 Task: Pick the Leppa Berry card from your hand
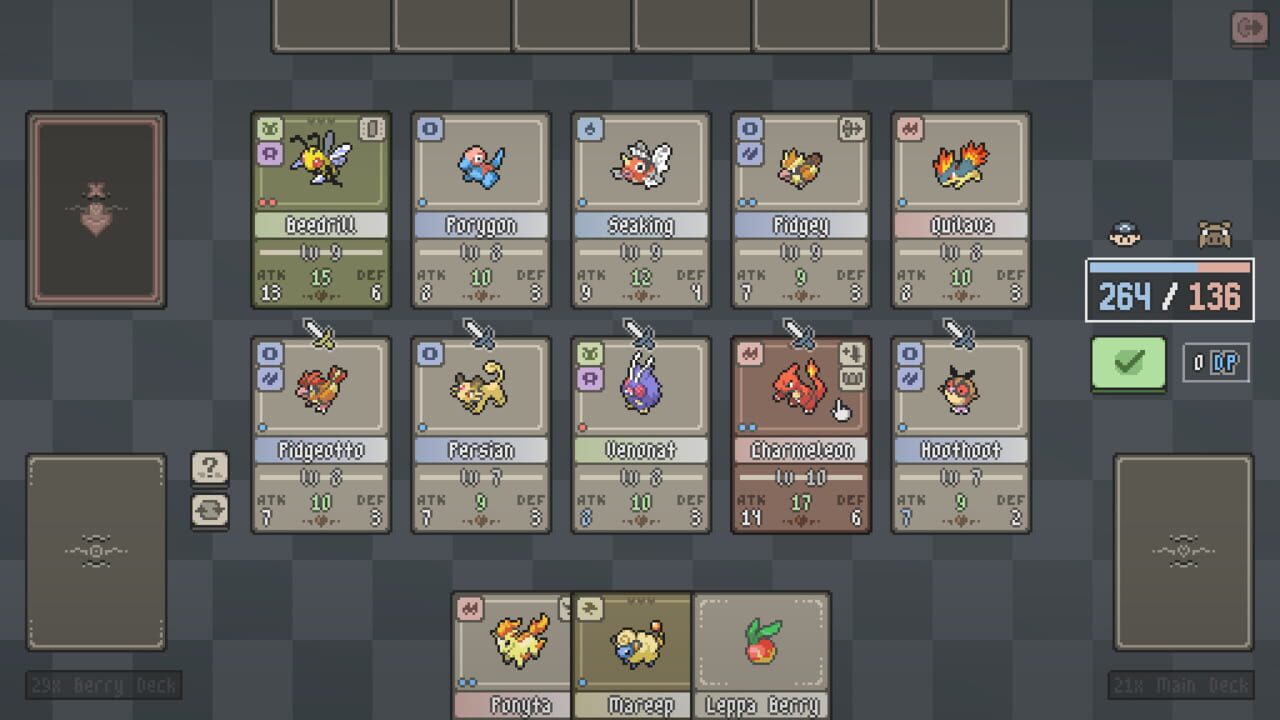762,650
